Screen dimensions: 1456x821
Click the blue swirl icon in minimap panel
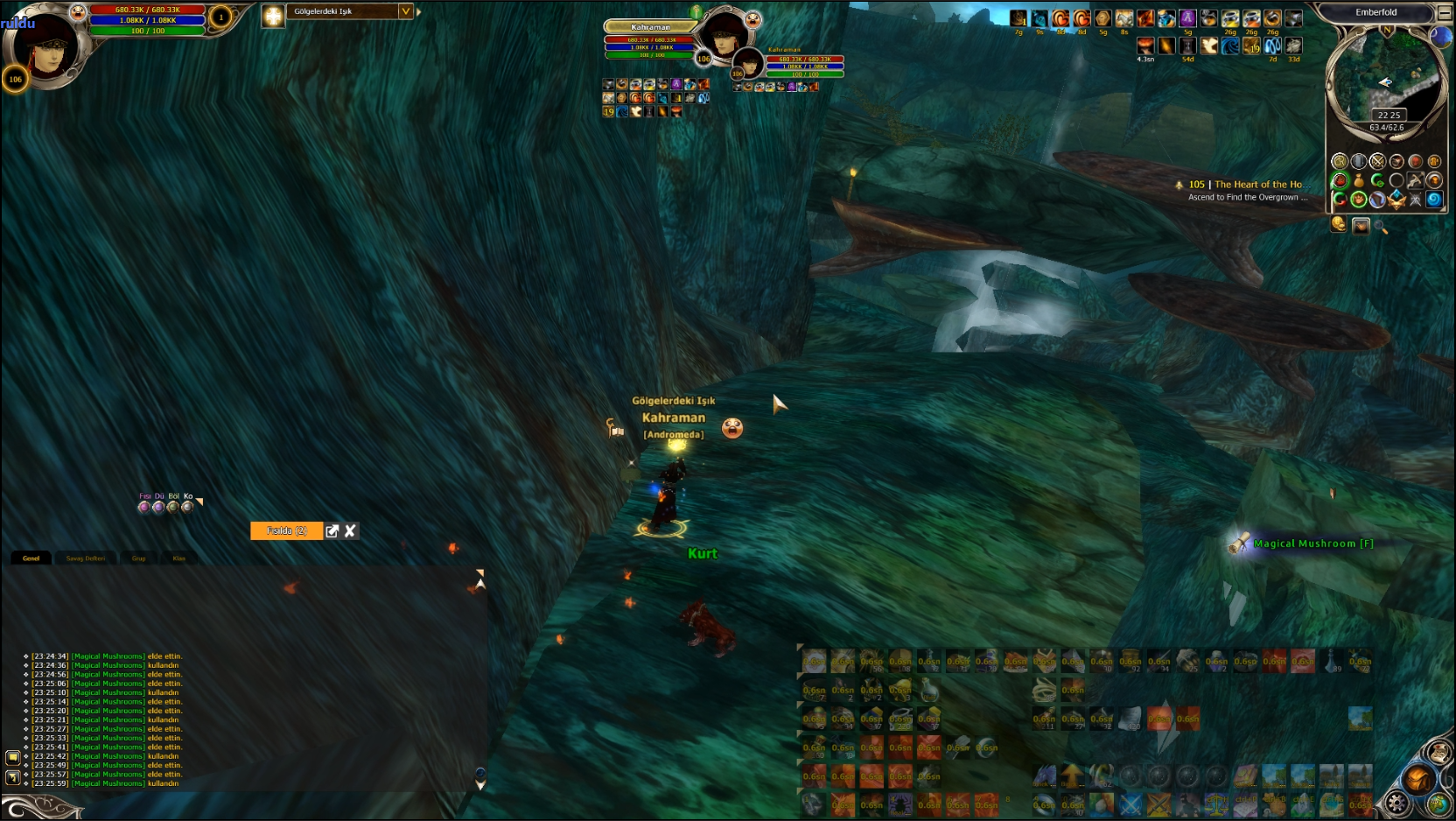pos(1434,200)
